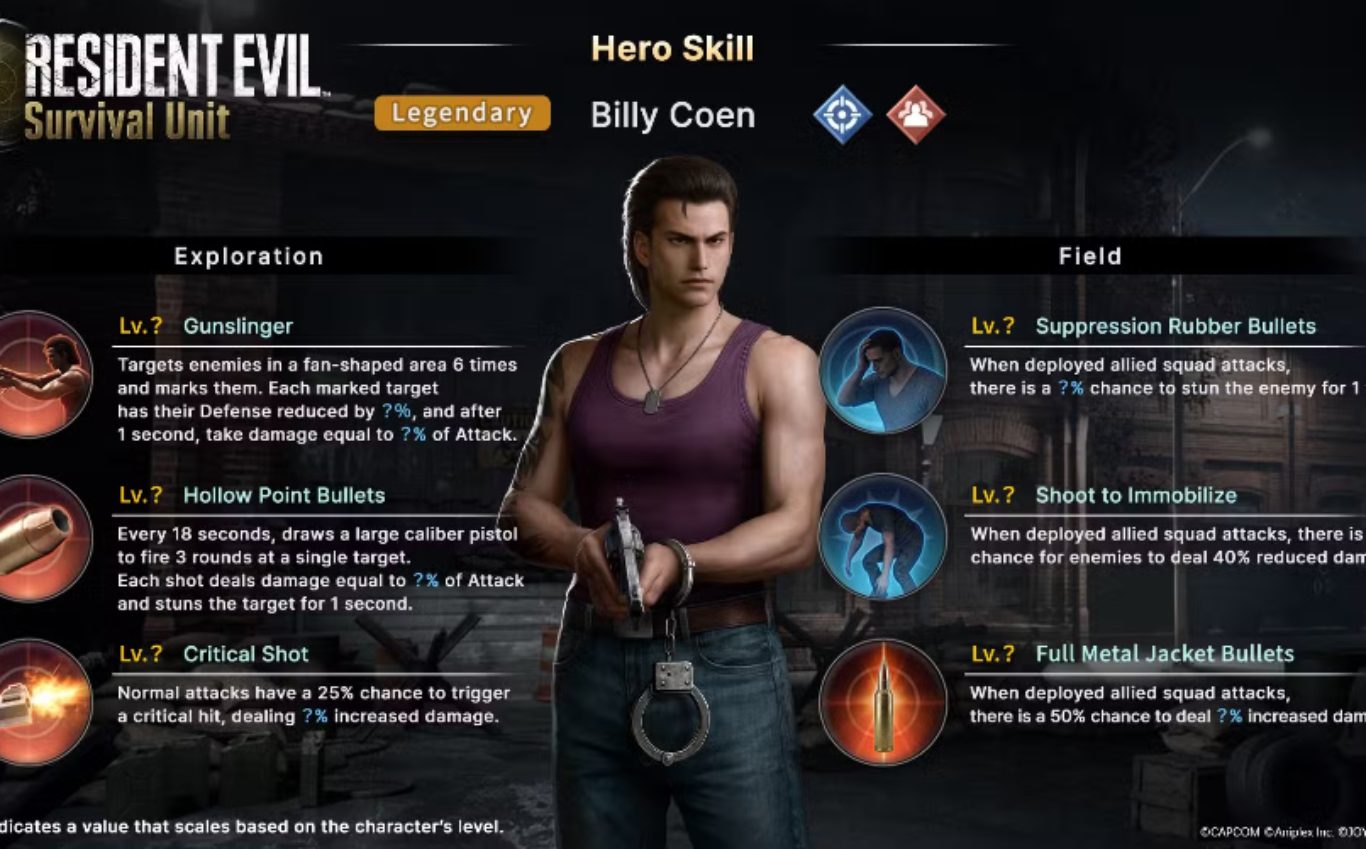Select the red squad class icon
Image resolution: width=1366 pixels, height=849 pixels.
pos(916,114)
